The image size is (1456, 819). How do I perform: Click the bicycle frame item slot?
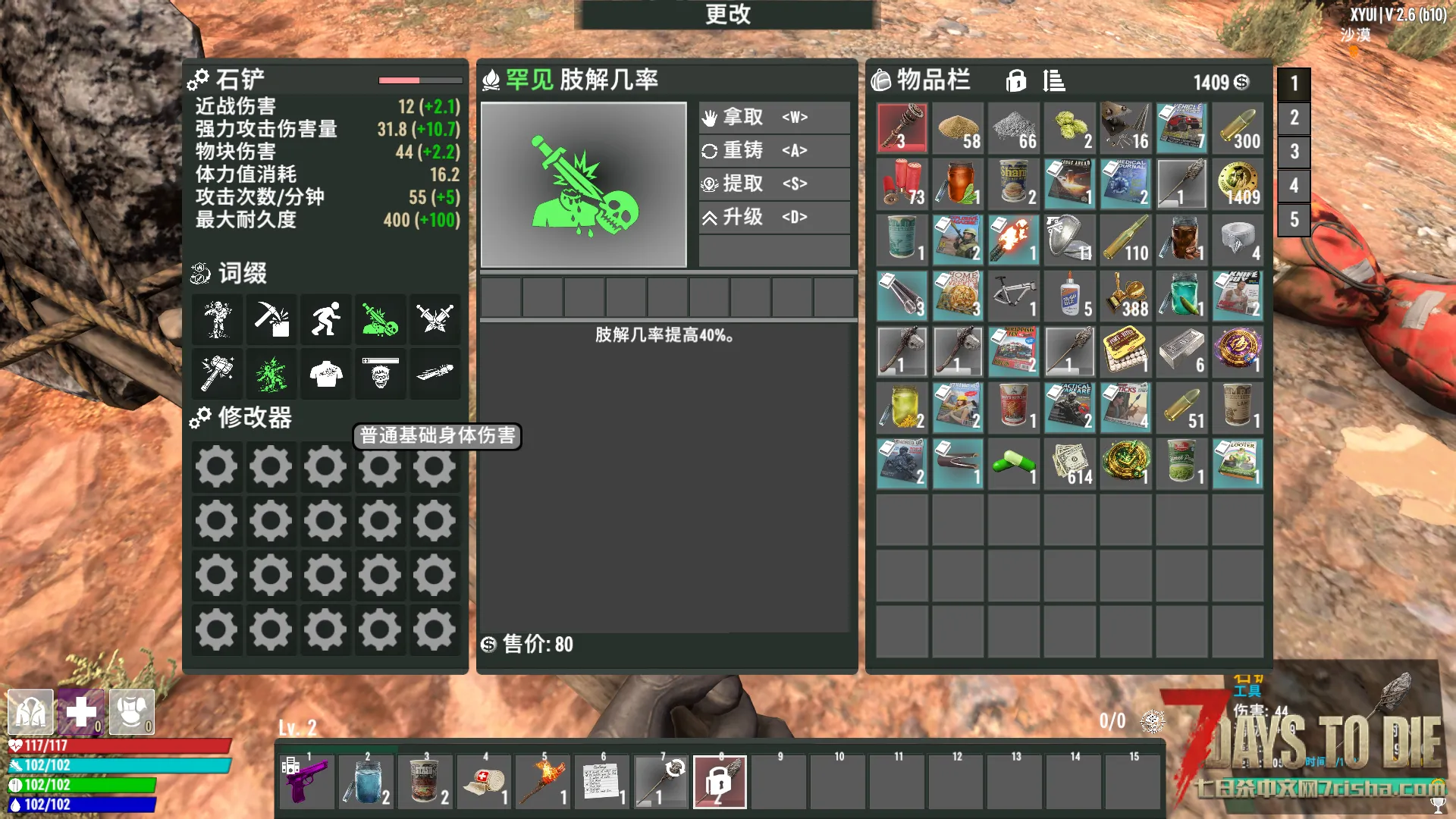click(x=1013, y=296)
